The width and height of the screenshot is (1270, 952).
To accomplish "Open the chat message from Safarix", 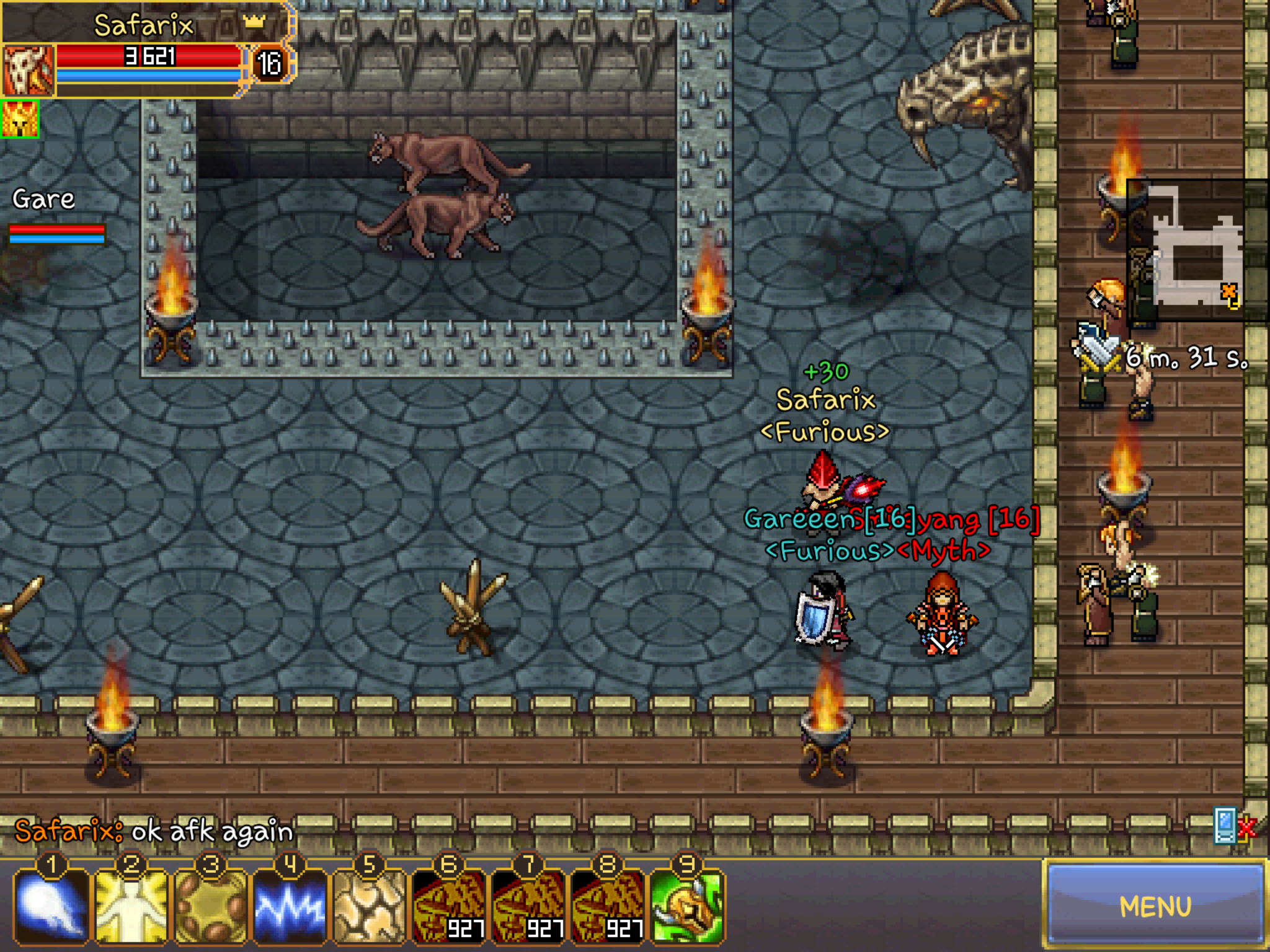I will pos(153,831).
